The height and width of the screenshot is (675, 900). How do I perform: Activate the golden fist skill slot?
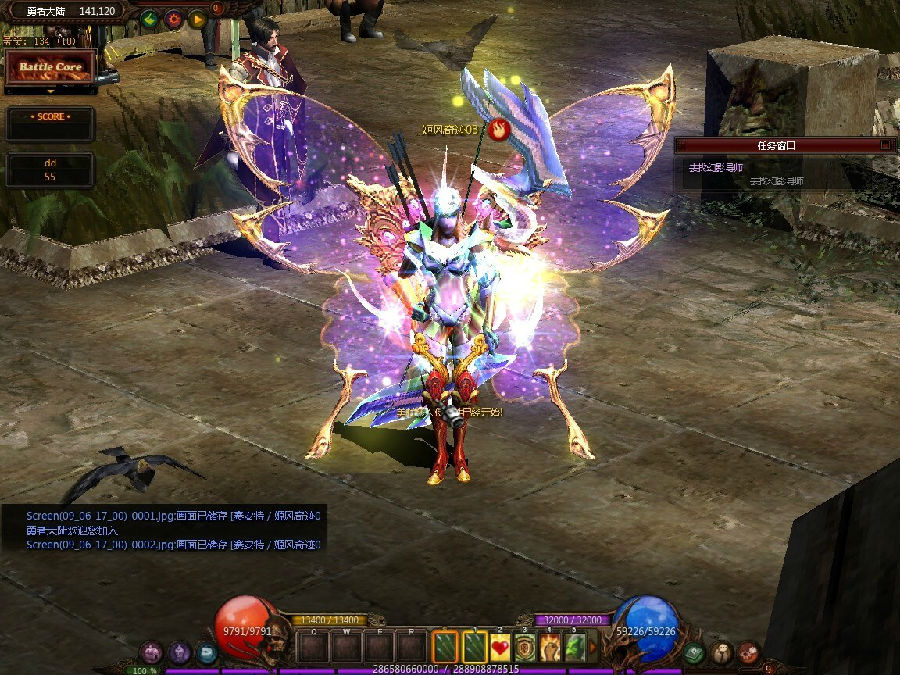550,648
